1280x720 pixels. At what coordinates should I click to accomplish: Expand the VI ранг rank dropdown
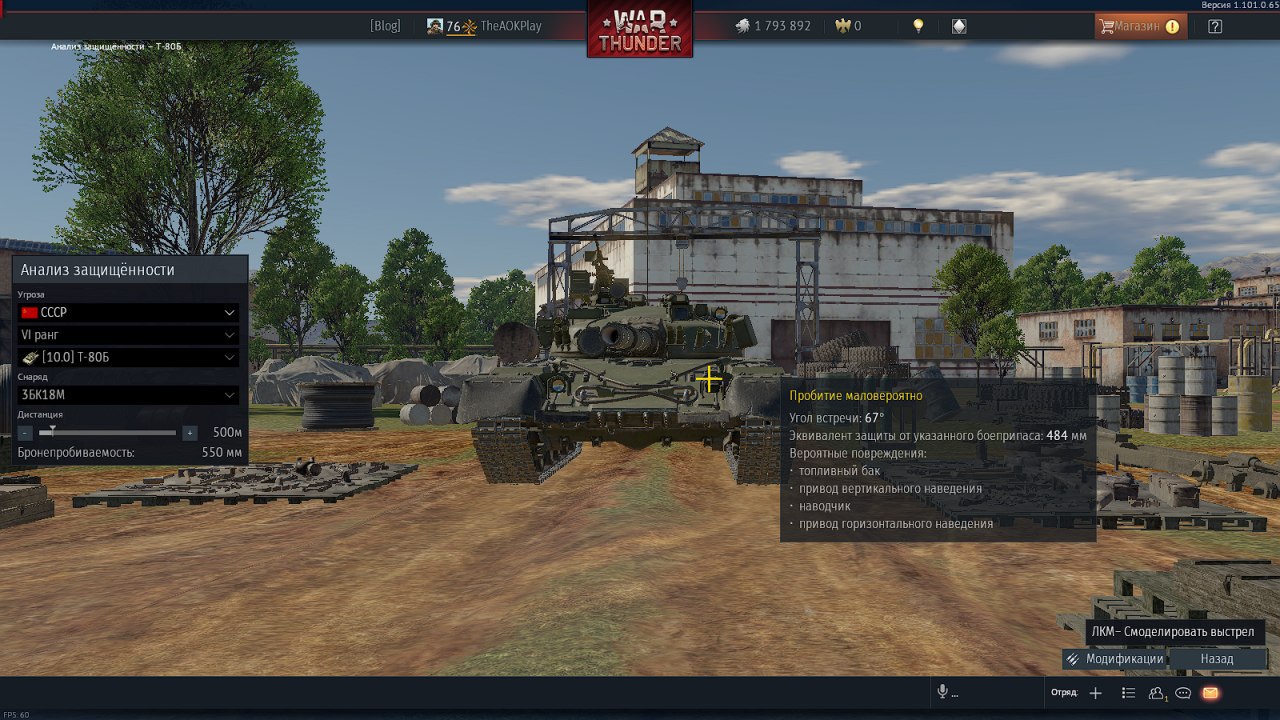coord(128,335)
